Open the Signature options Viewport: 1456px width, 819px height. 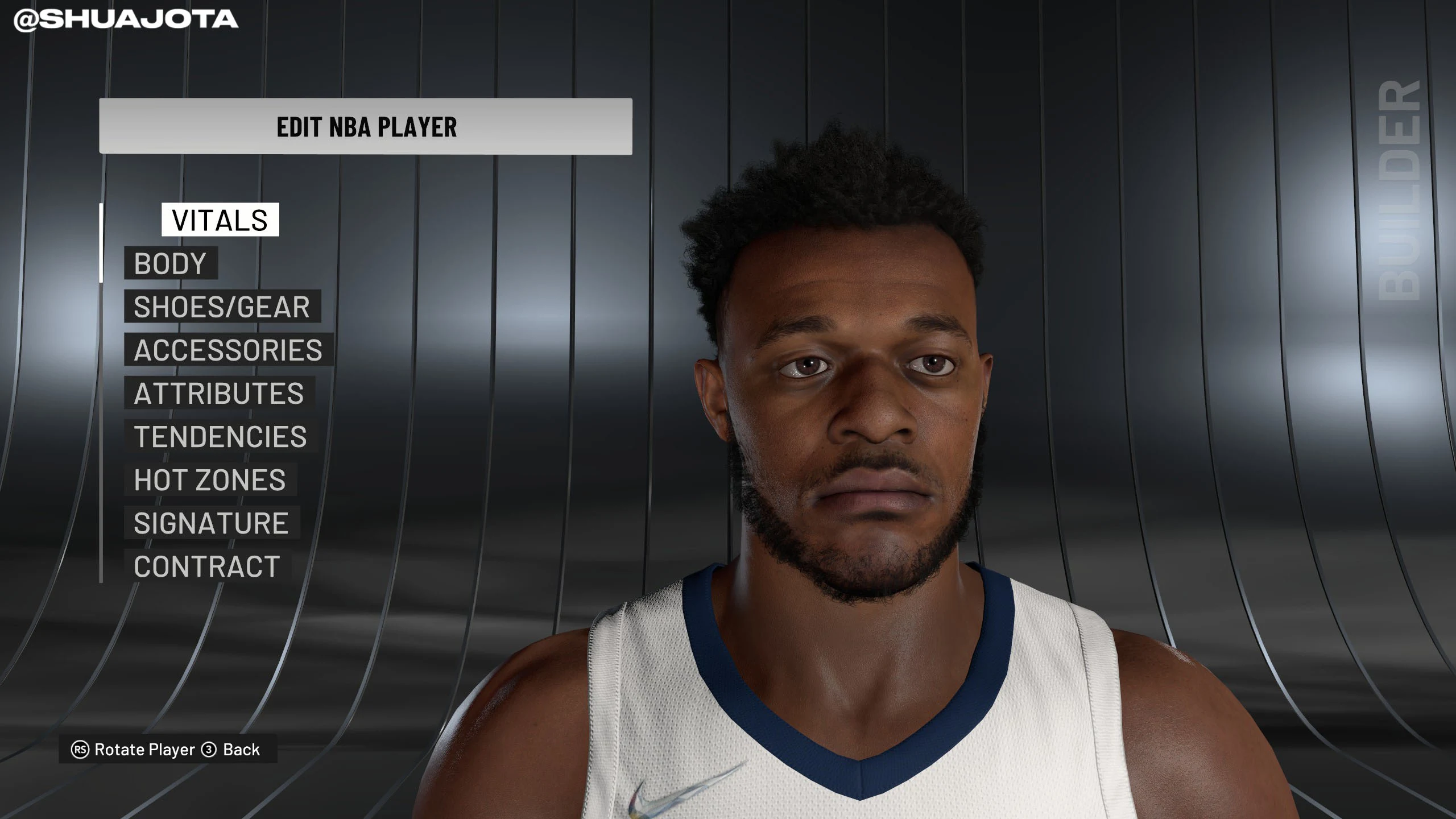(211, 523)
